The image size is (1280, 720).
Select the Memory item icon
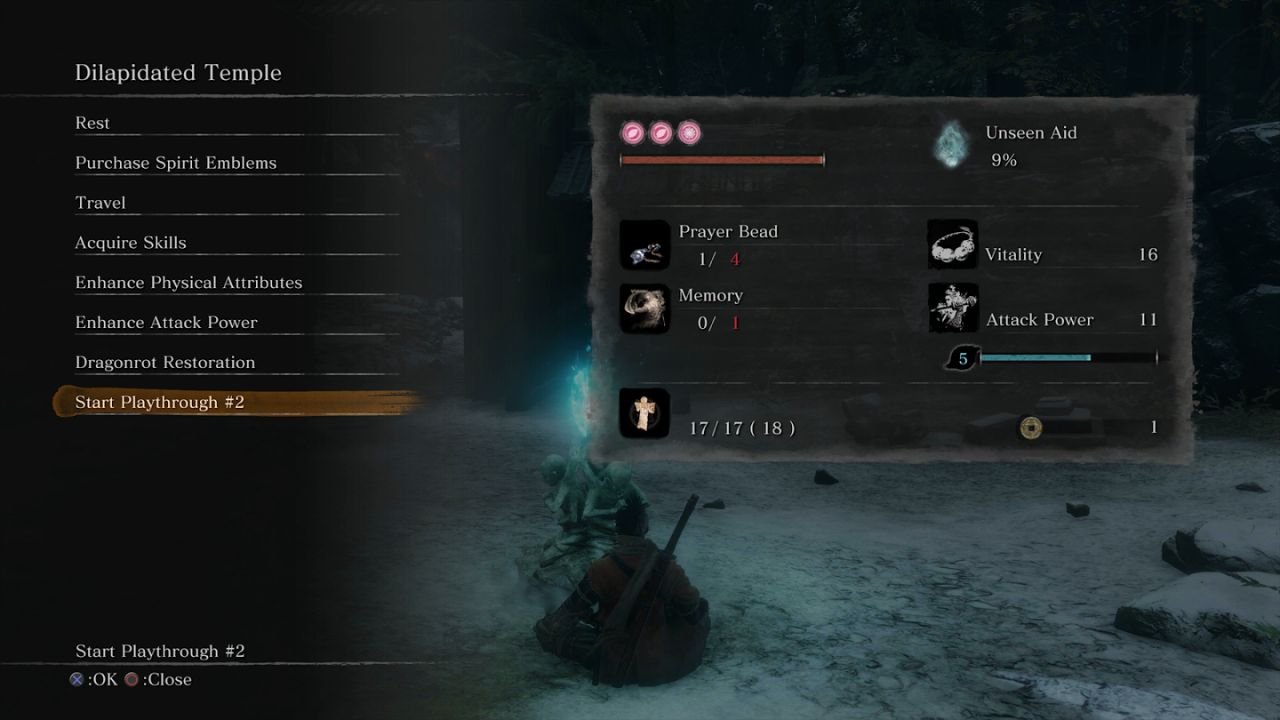click(x=644, y=308)
